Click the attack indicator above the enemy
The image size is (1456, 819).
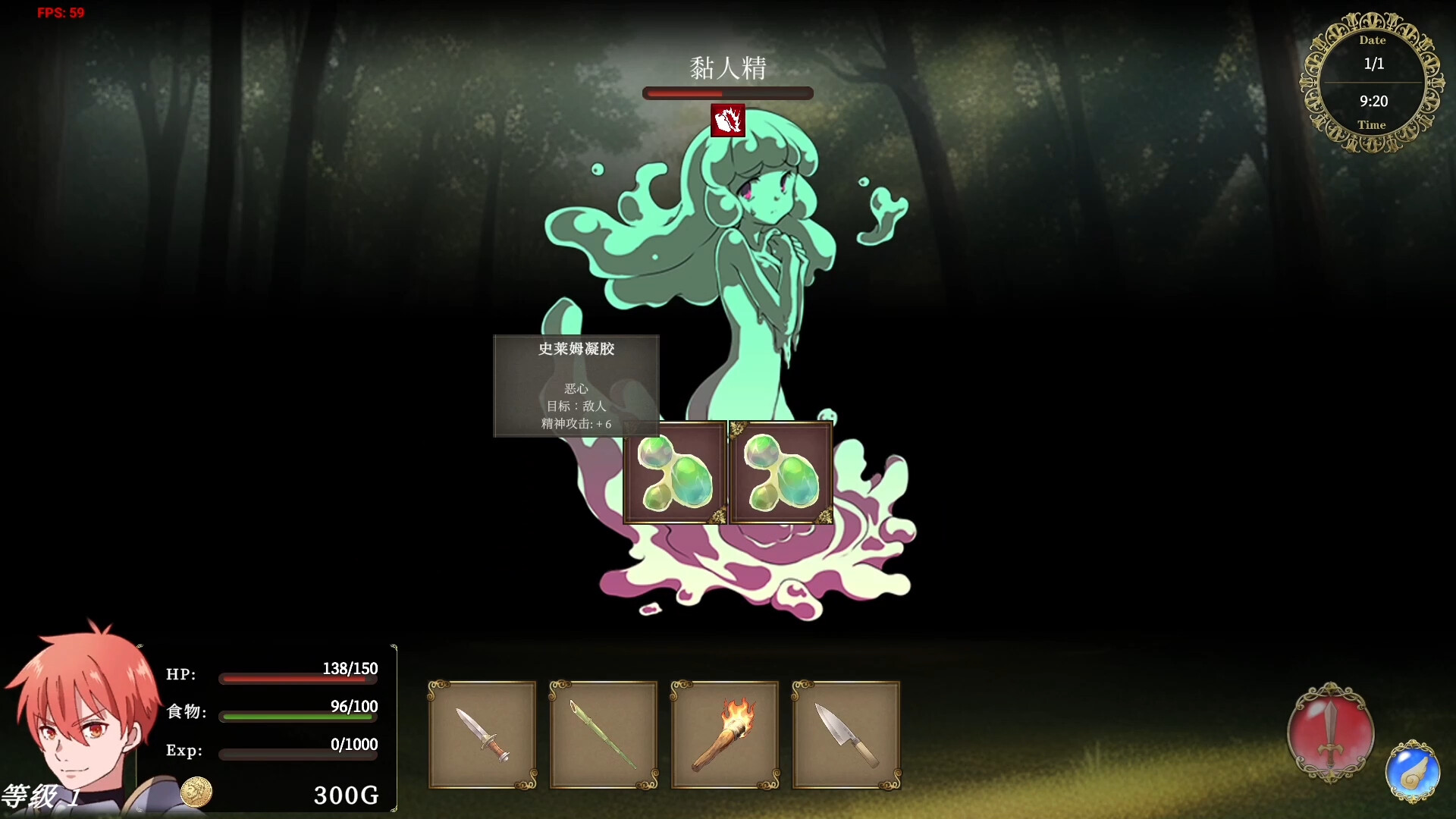727,121
